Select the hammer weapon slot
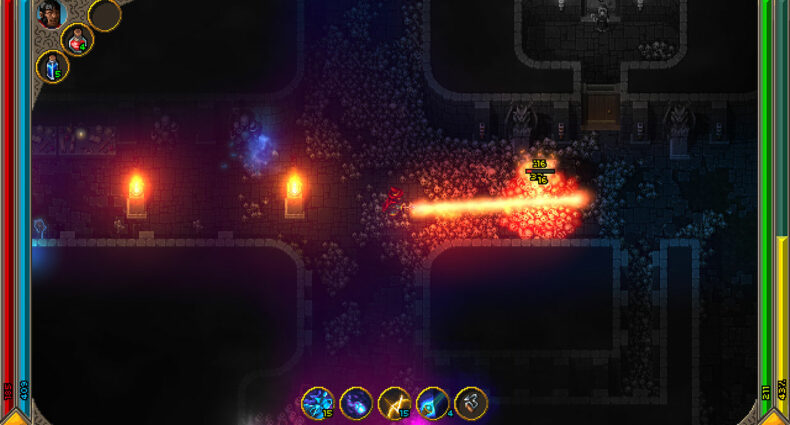Viewport: 790px width, 425px height. (471, 403)
